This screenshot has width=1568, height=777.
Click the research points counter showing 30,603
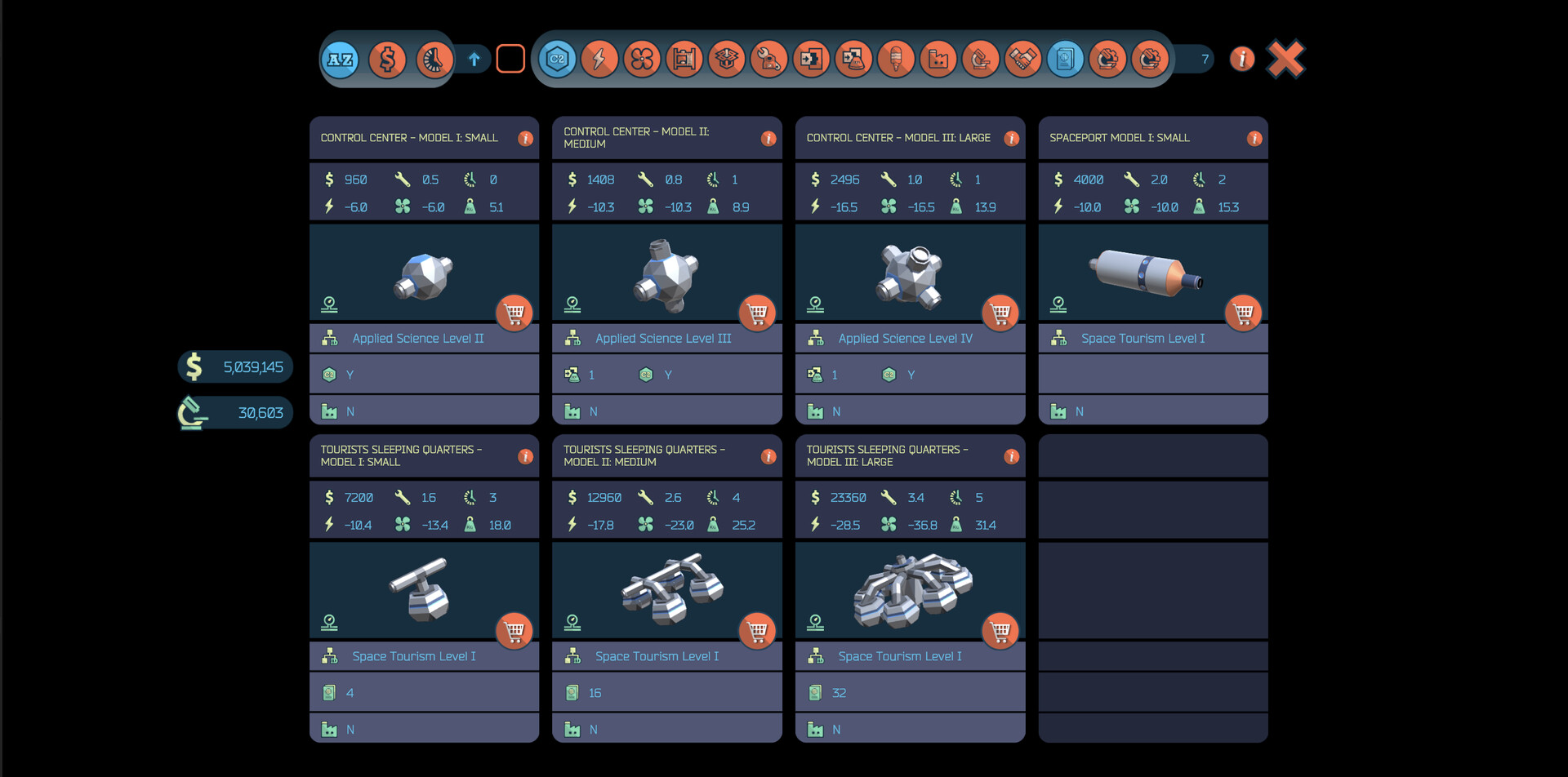[234, 412]
